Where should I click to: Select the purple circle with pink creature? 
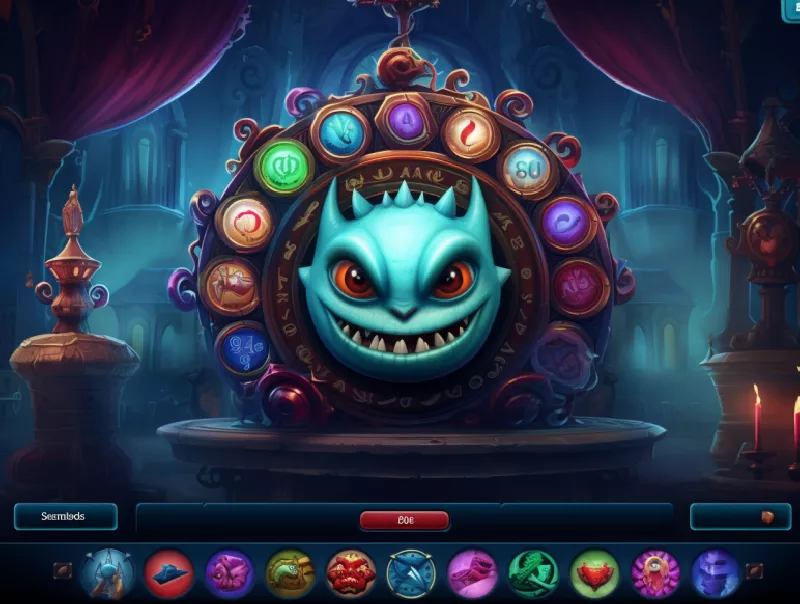tap(229, 574)
